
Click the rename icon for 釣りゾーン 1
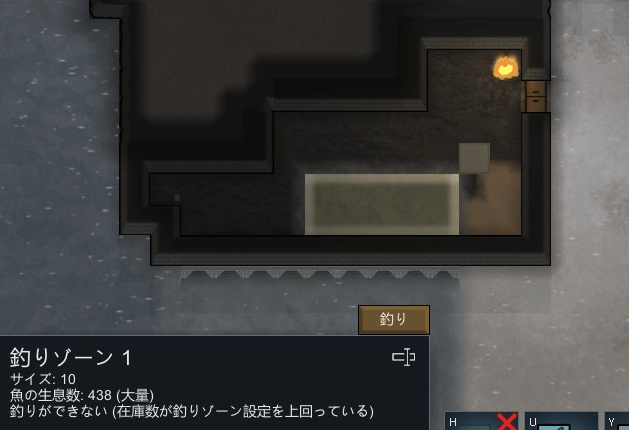click(x=403, y=357)
